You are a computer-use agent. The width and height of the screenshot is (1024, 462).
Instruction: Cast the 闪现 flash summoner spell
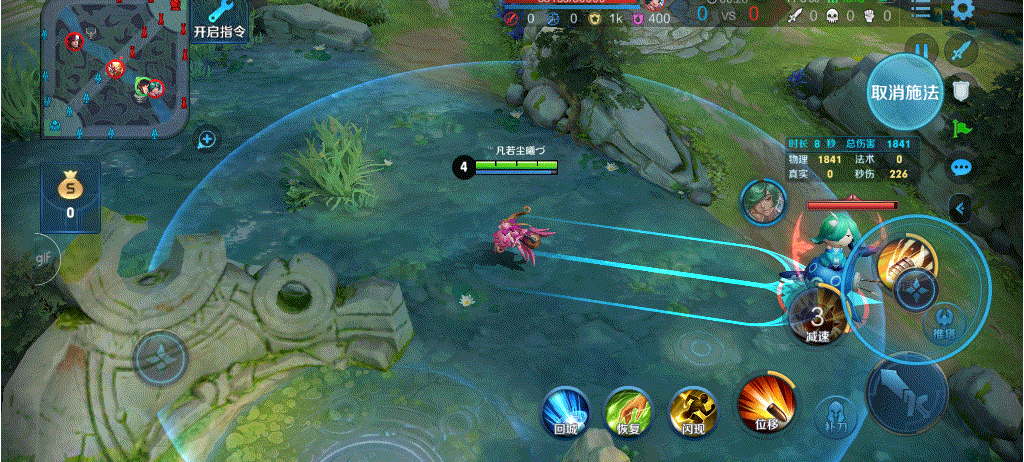coord(694,410)
